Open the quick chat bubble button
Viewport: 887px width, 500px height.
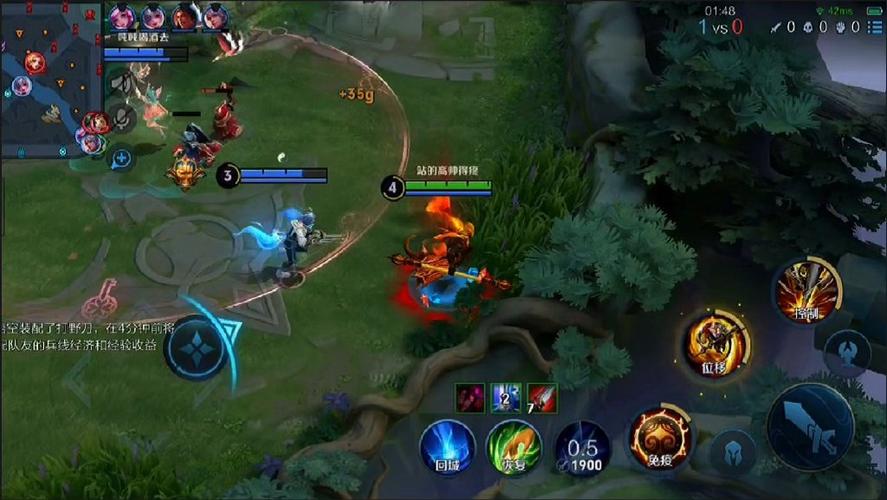[x=121, y=157]
